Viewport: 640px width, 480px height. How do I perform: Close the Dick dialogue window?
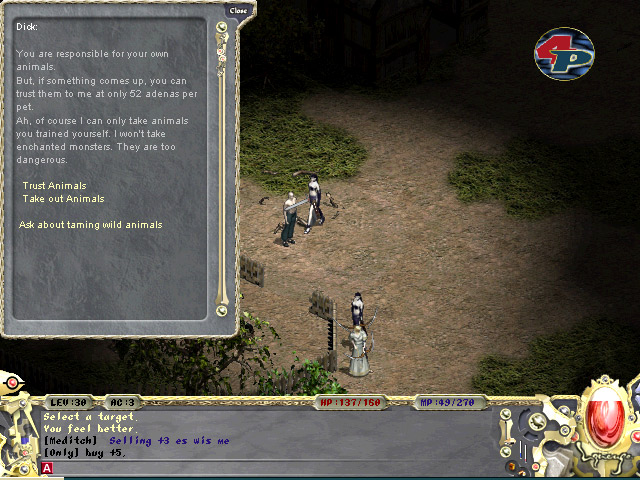pyautogui.click(x=238, y=11)
